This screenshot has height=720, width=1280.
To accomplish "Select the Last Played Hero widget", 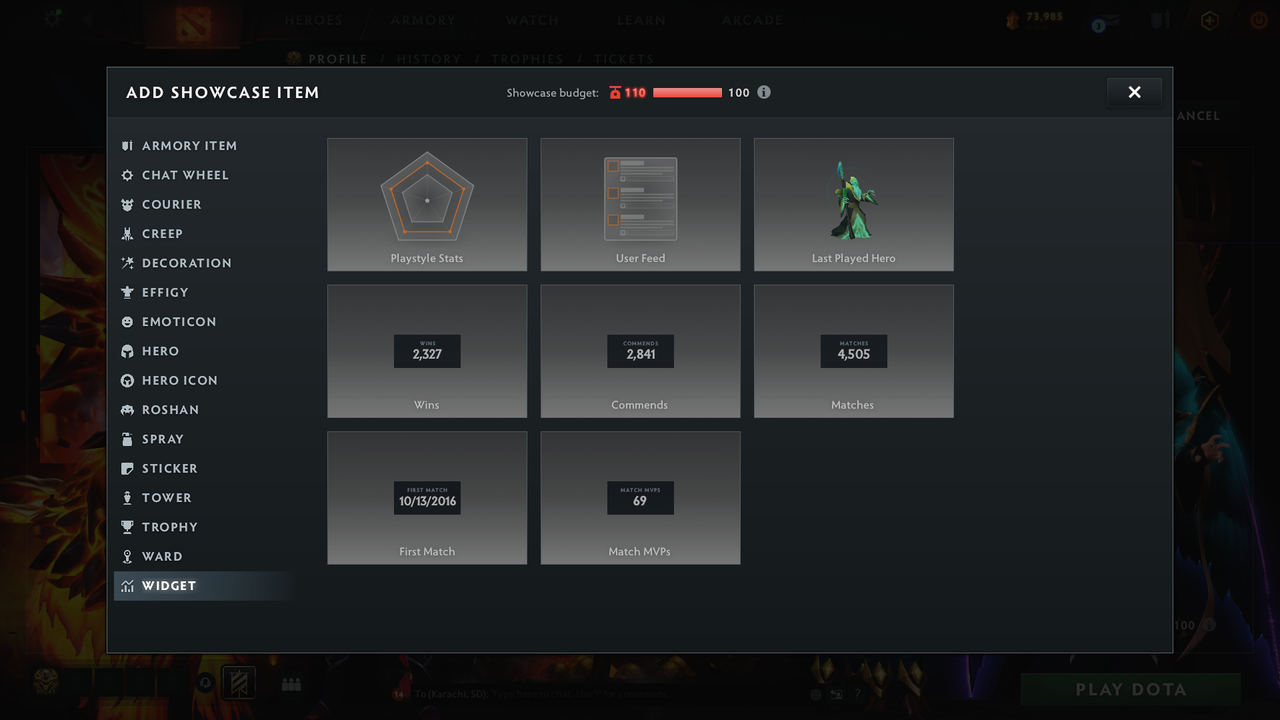I will pos(853,205).
